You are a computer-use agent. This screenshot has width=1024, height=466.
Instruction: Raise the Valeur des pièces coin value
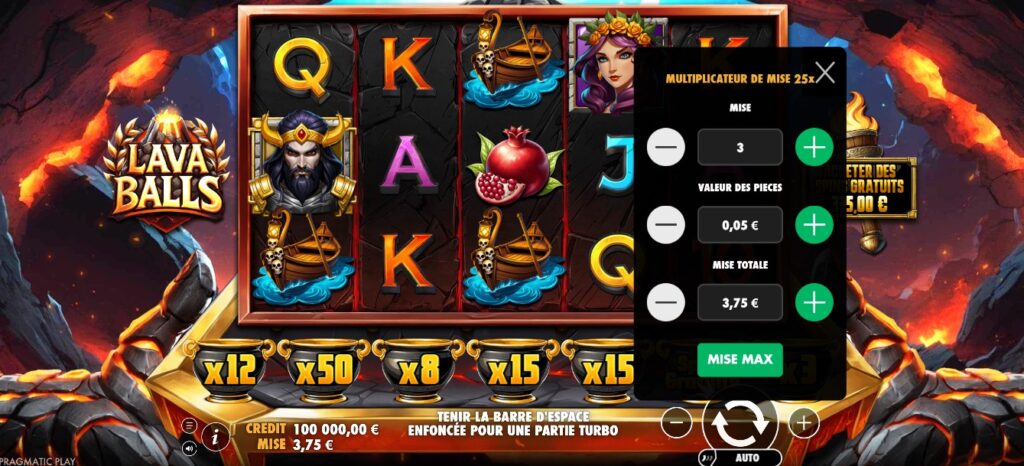click(x=815, y=225)
